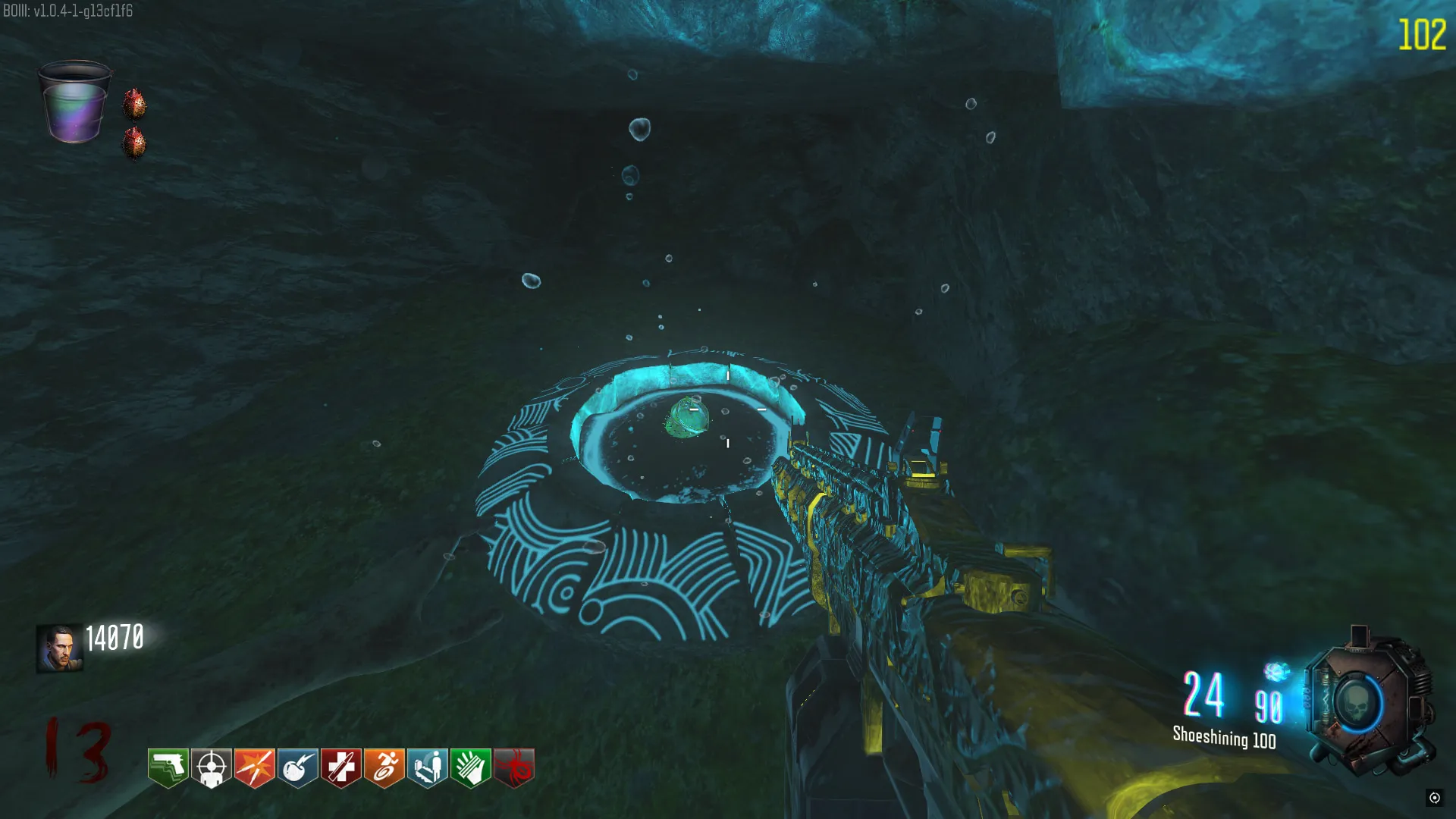Select the Deadshot Daiquiri crosshair perk
This screenshot has width=1456, height=819.
click(x=211, y=767)
